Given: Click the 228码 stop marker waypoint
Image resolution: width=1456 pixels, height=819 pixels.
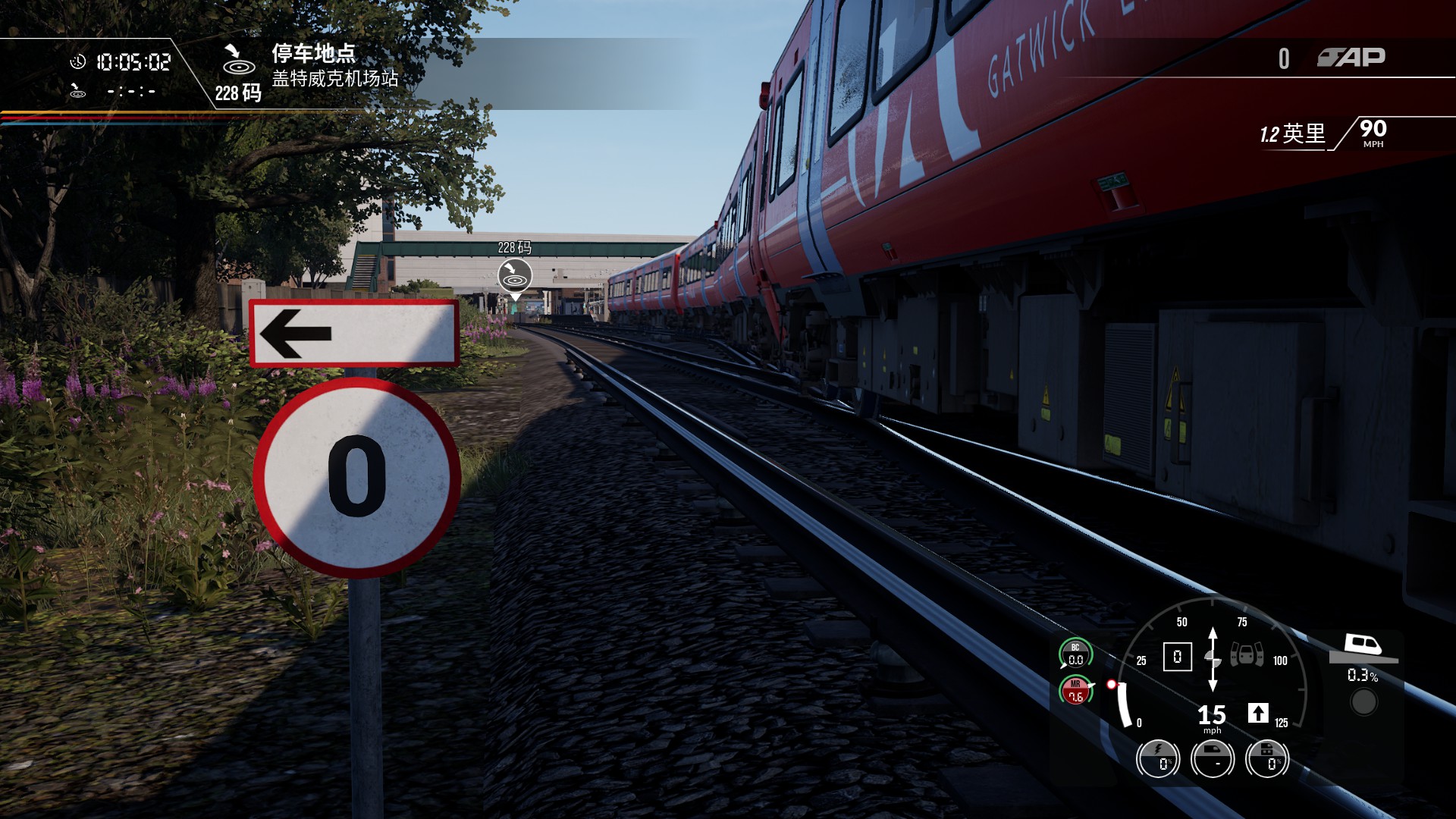Looking at the screenshot, I should [x=514, y=276].
